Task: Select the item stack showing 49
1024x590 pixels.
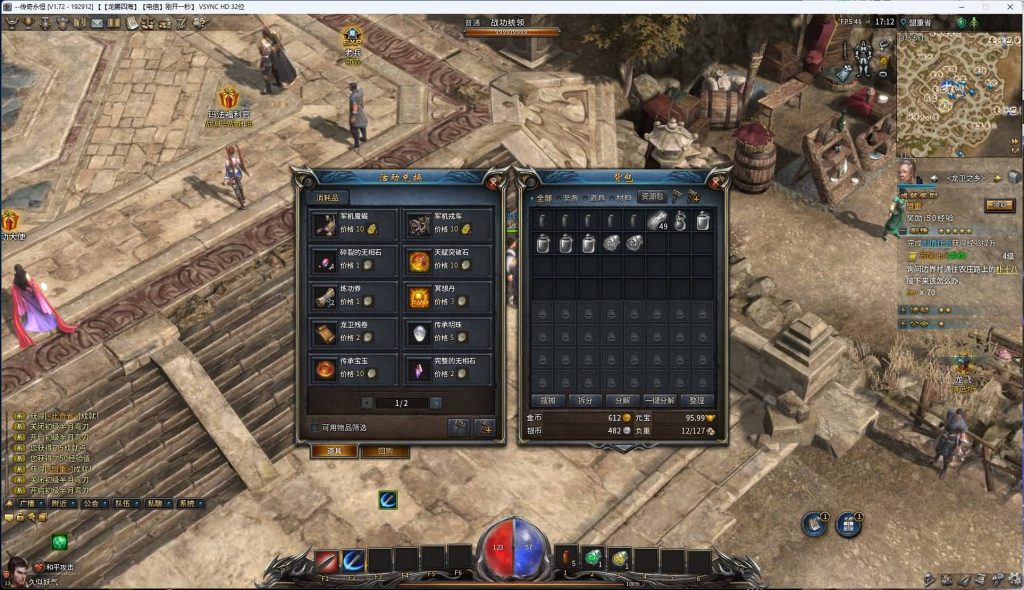Action: pyautogui.click(x=656, y=221)
